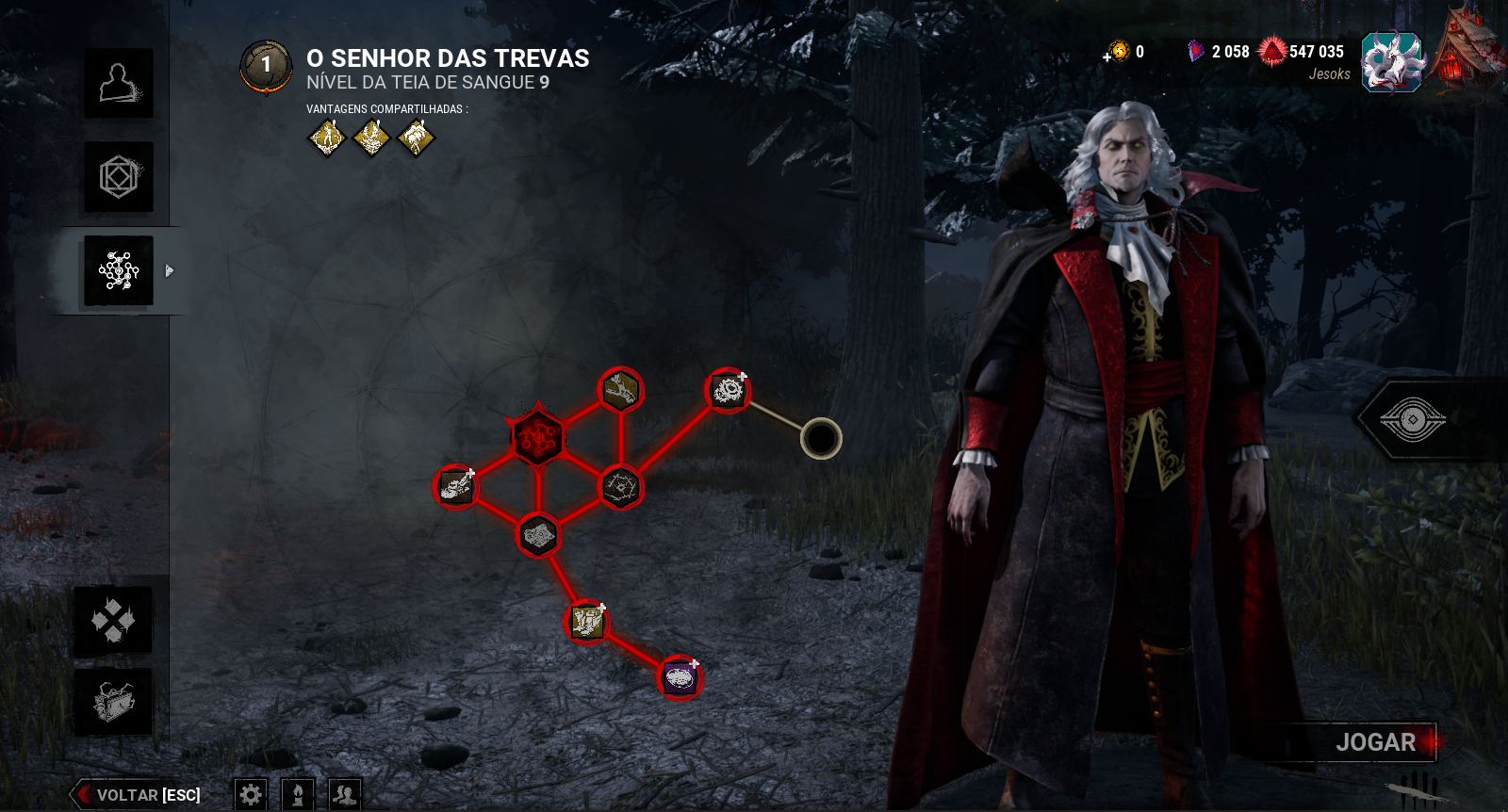Select the claw add-on node on the left
The width and height of the screenshot is (1508, 812).
[455, 486]
